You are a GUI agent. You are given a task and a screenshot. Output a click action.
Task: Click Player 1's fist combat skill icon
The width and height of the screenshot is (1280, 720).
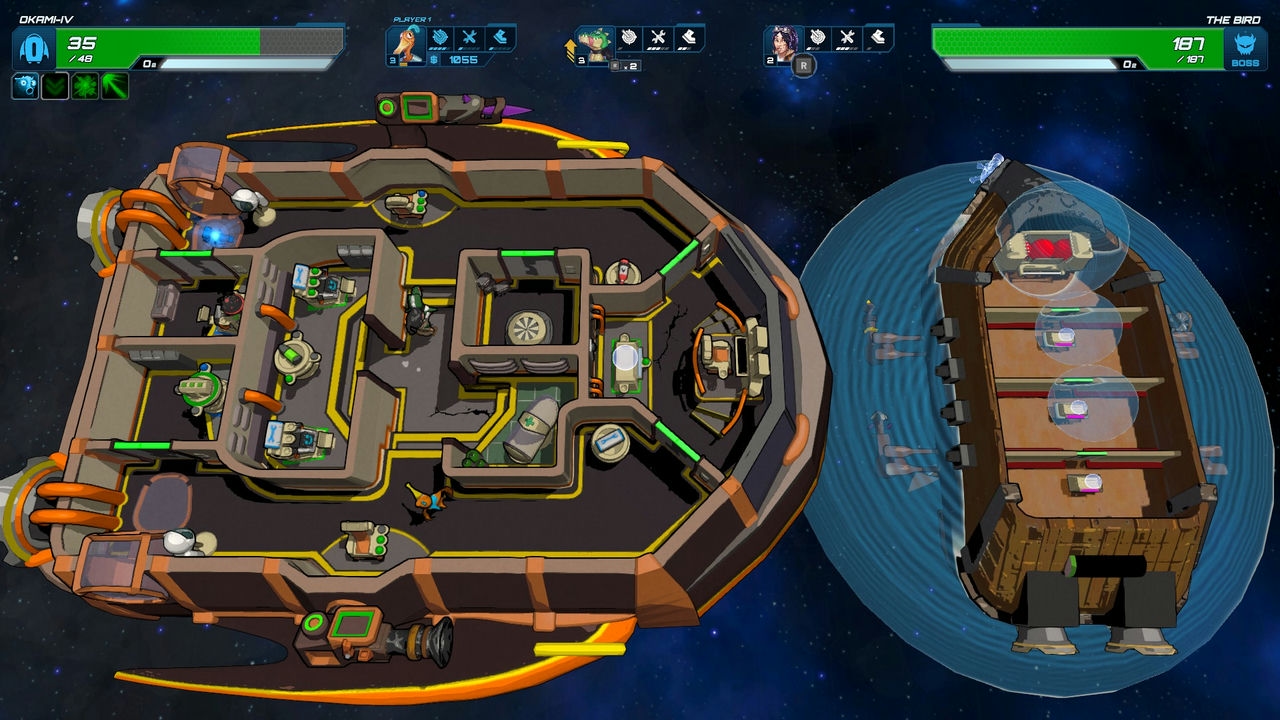[440, 38]
